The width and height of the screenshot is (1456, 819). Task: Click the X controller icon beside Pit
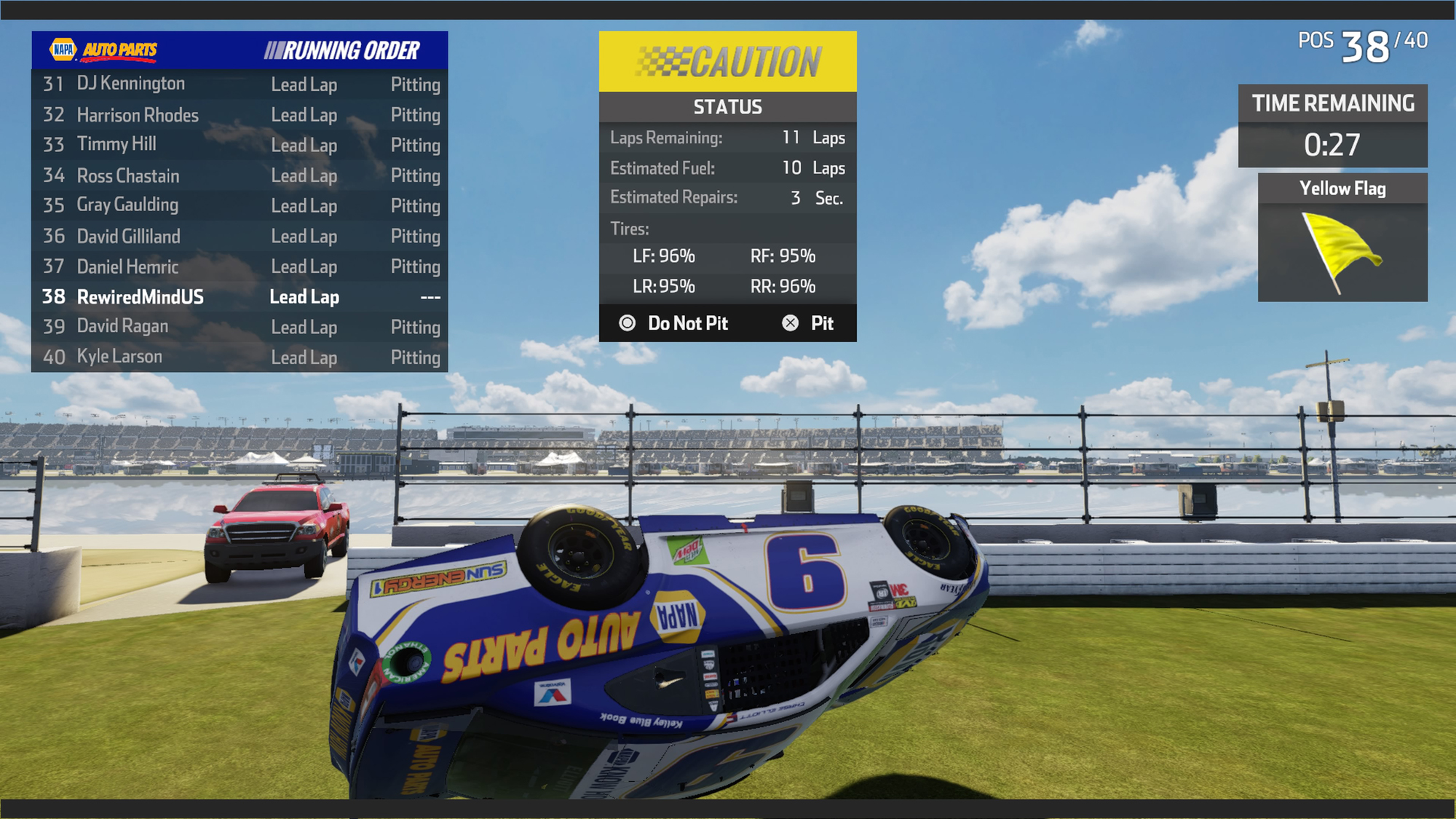(x=789, y=323)
